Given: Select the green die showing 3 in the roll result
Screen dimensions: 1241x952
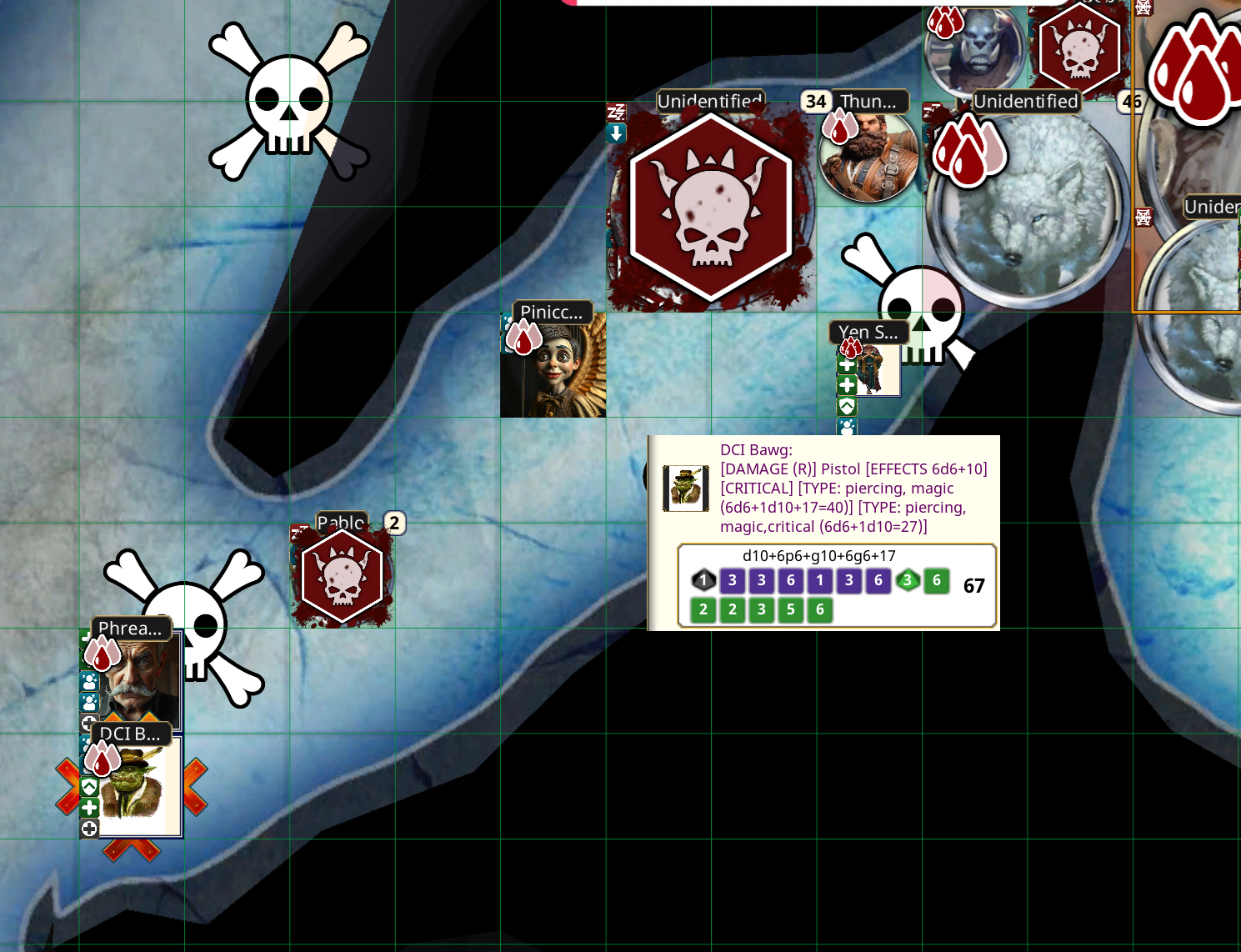Looking at the screenshot, I should pos(908,581).
